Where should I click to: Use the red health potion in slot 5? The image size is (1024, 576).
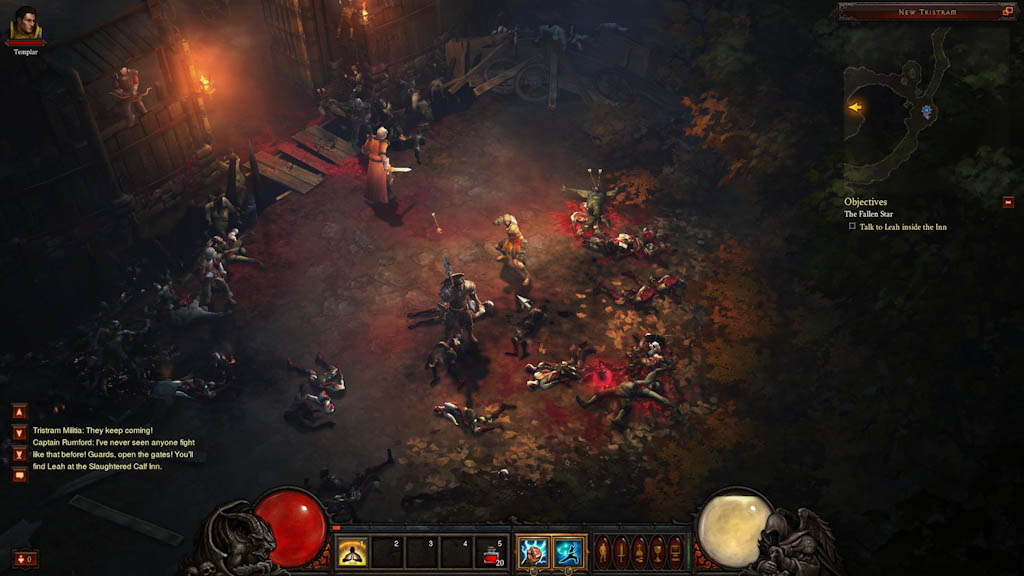491,552
